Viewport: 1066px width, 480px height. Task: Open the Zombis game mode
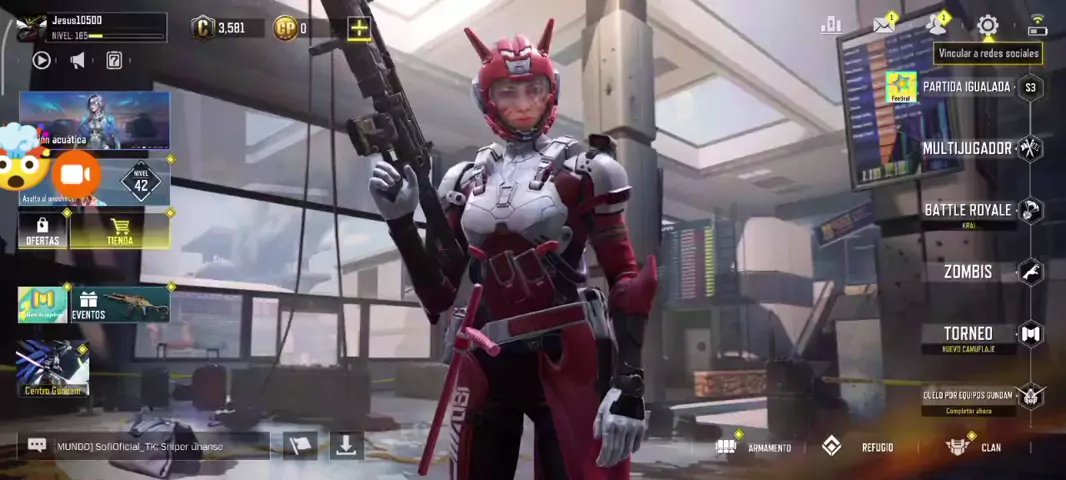(968, 271)
